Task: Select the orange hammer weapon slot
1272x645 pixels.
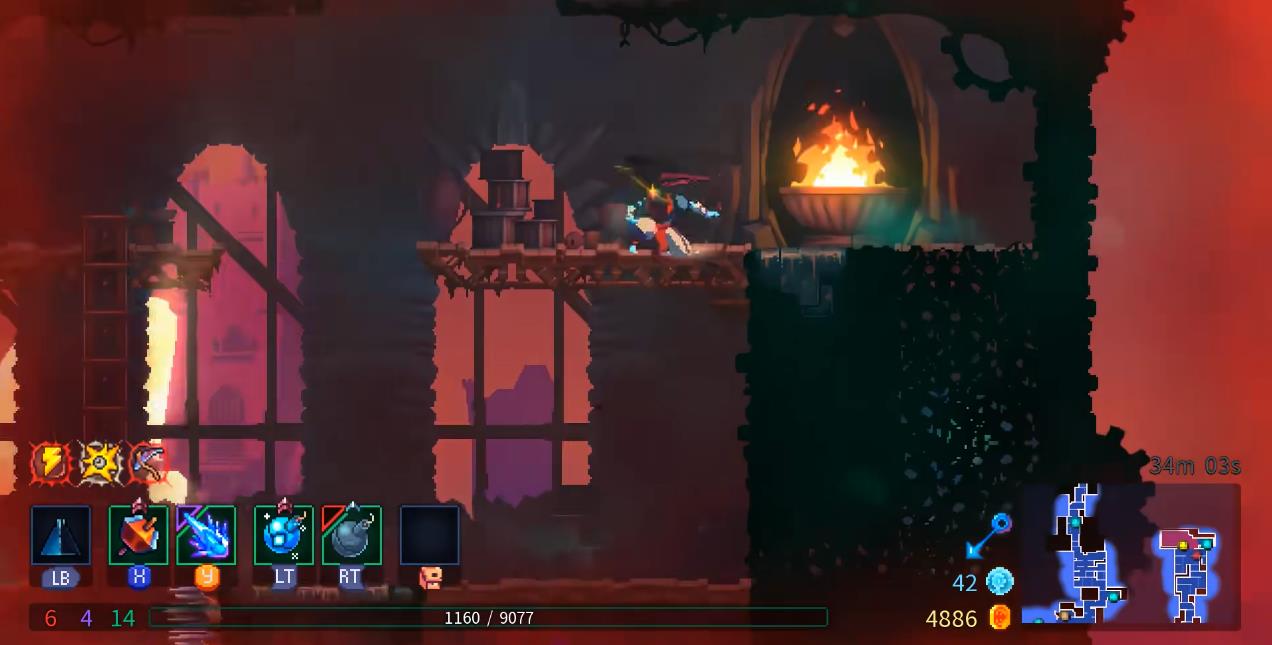Action: click(x=138, y=535)
